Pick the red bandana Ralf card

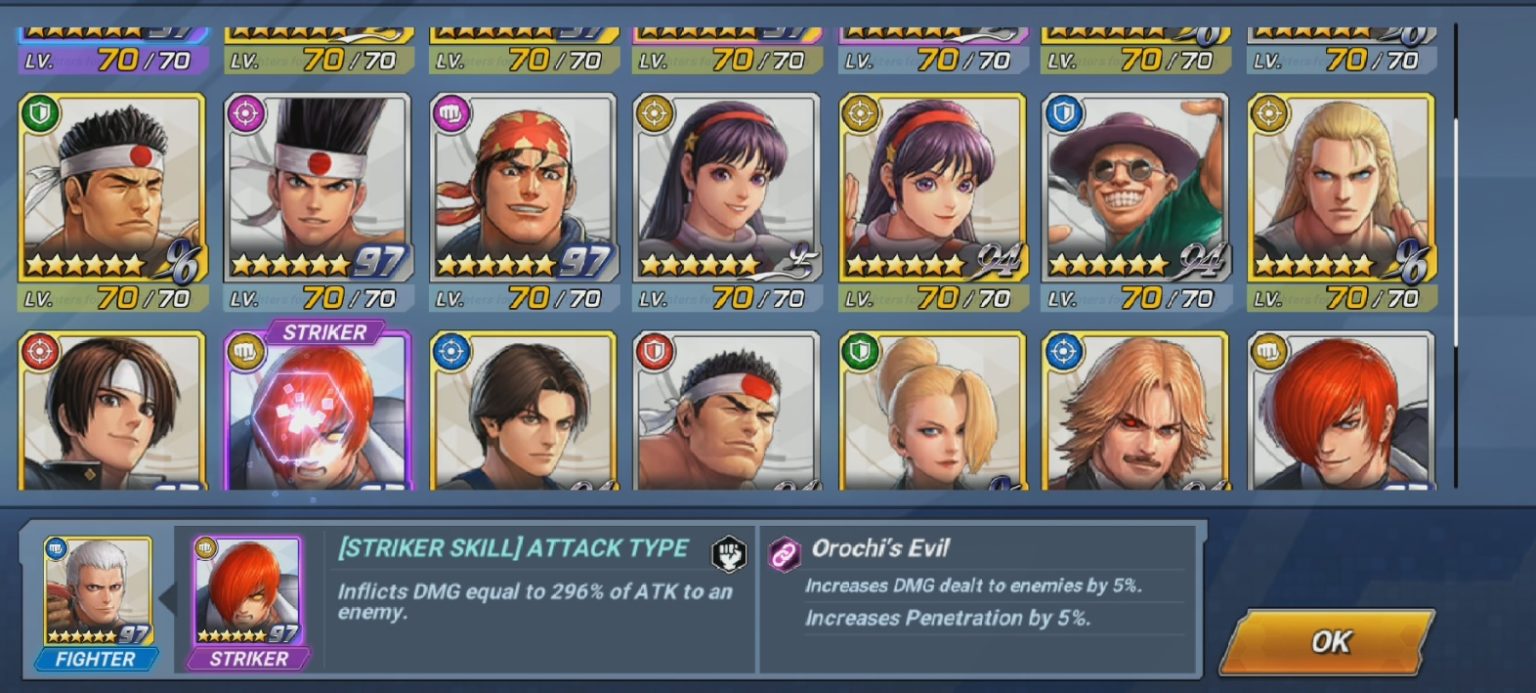click(524, 188)
